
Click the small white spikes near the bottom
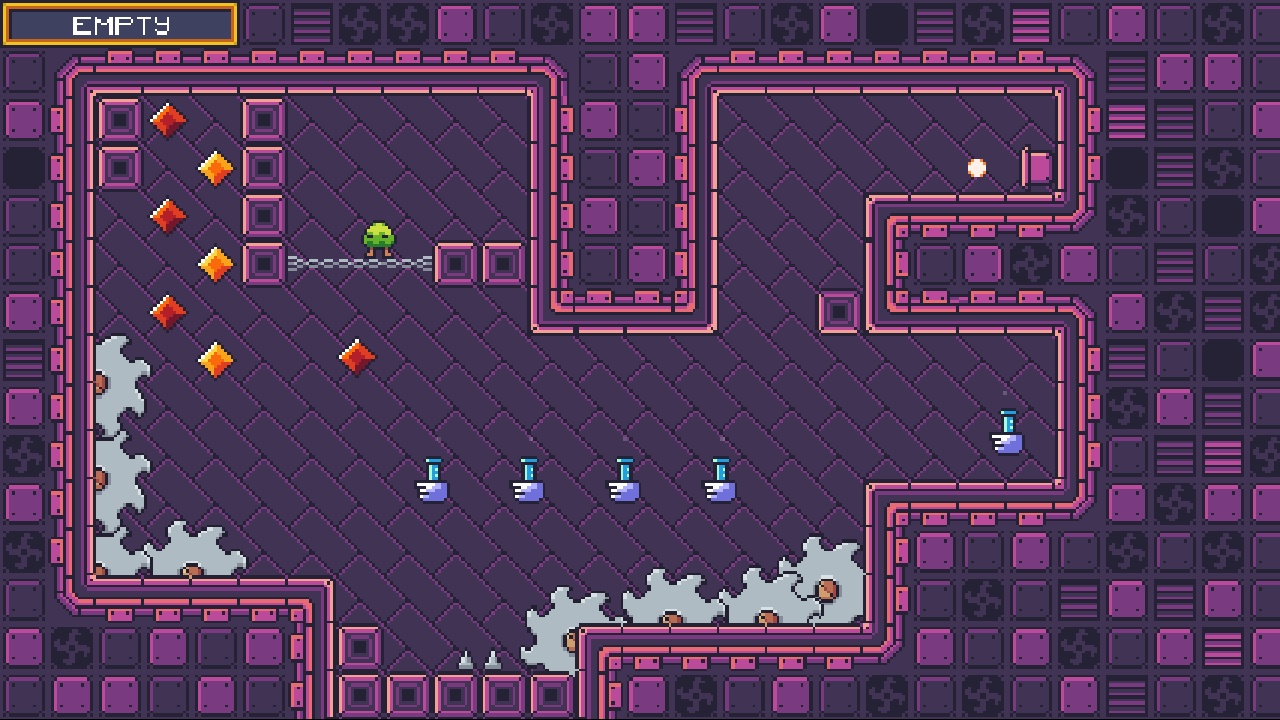[x=478, y=660]
